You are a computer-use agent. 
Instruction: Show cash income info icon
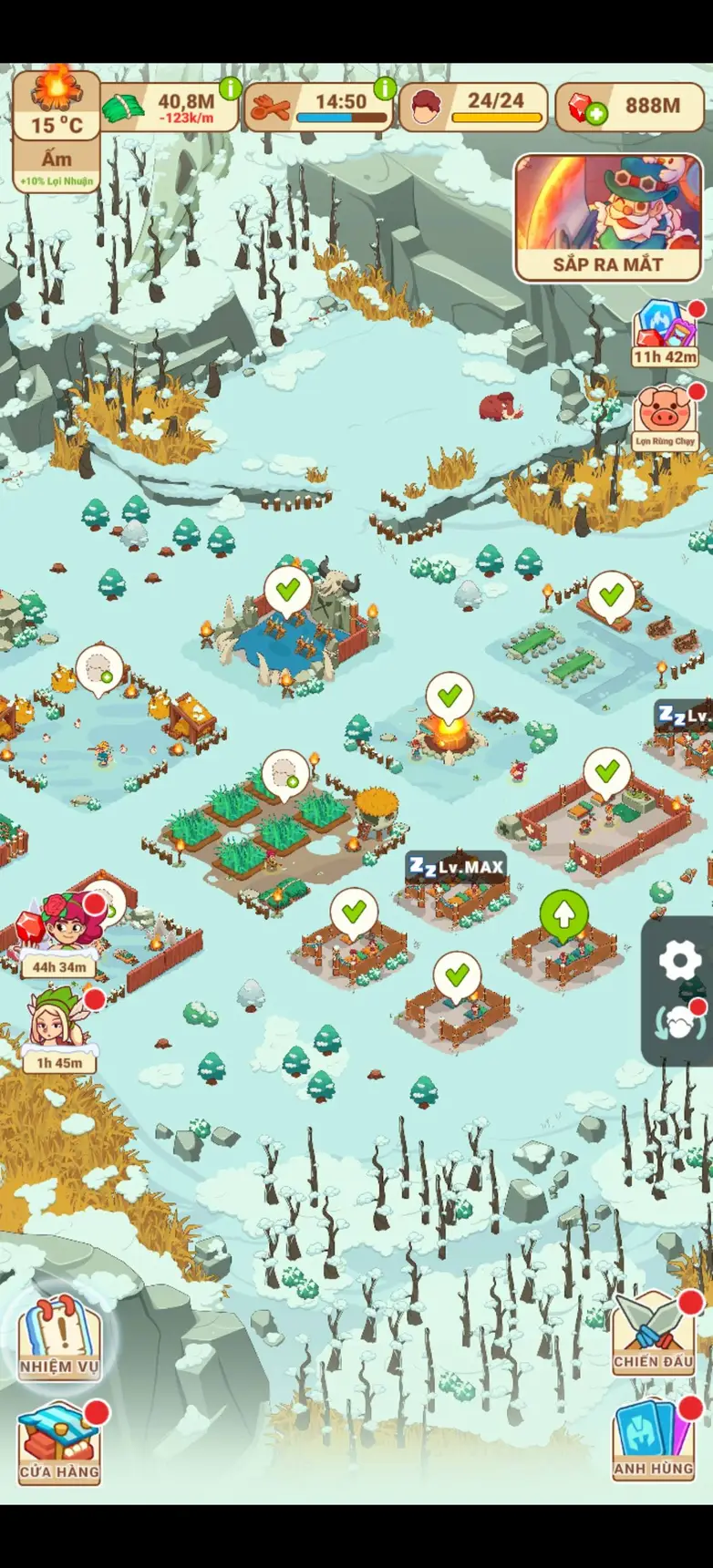[230, 88]
